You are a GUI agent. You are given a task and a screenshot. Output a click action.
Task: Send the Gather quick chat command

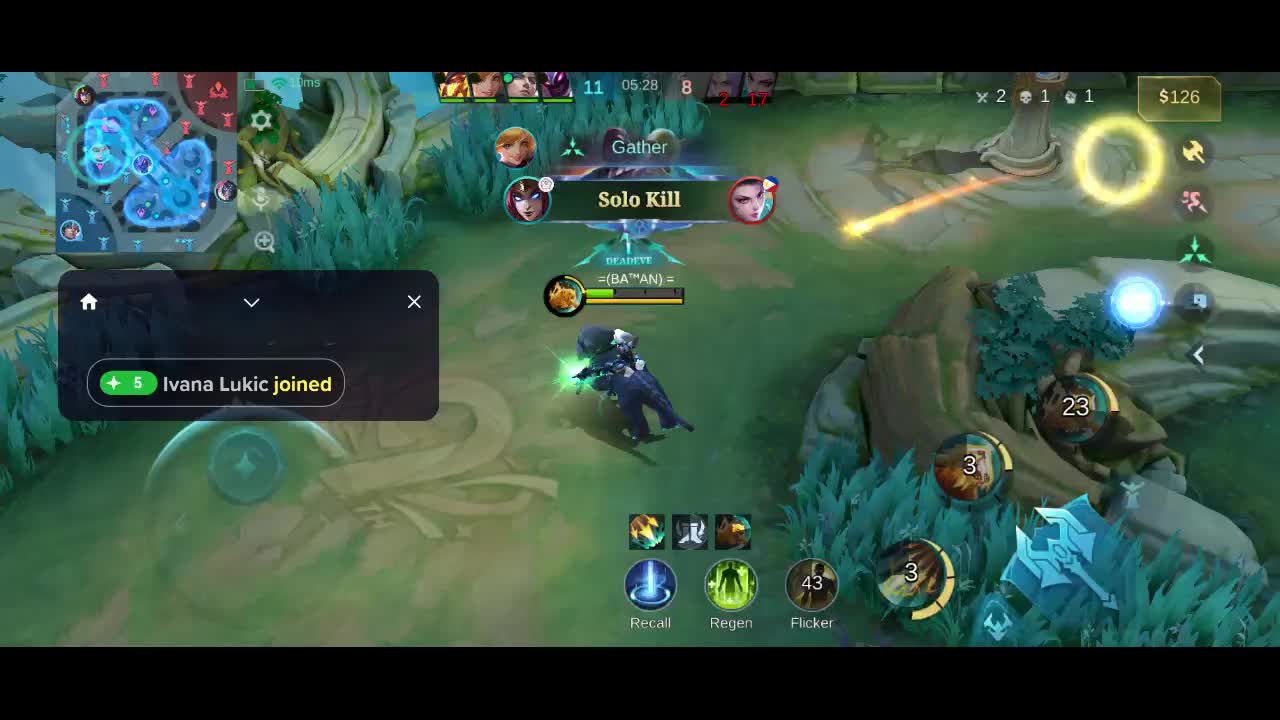point(639,147)
